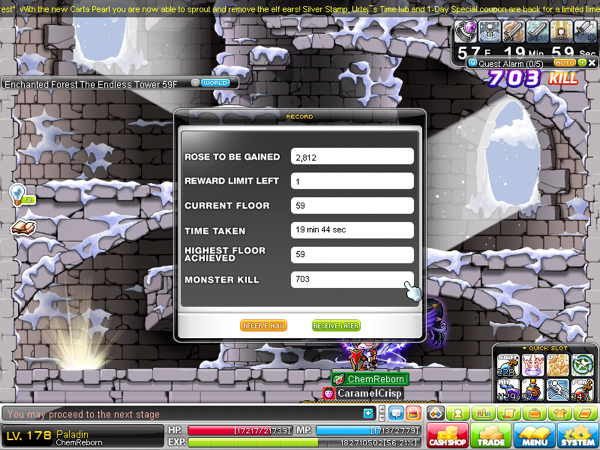Screen dimensions: 600x450
Task: Choose the Receive Later button
Action: (x=336, y=325)
